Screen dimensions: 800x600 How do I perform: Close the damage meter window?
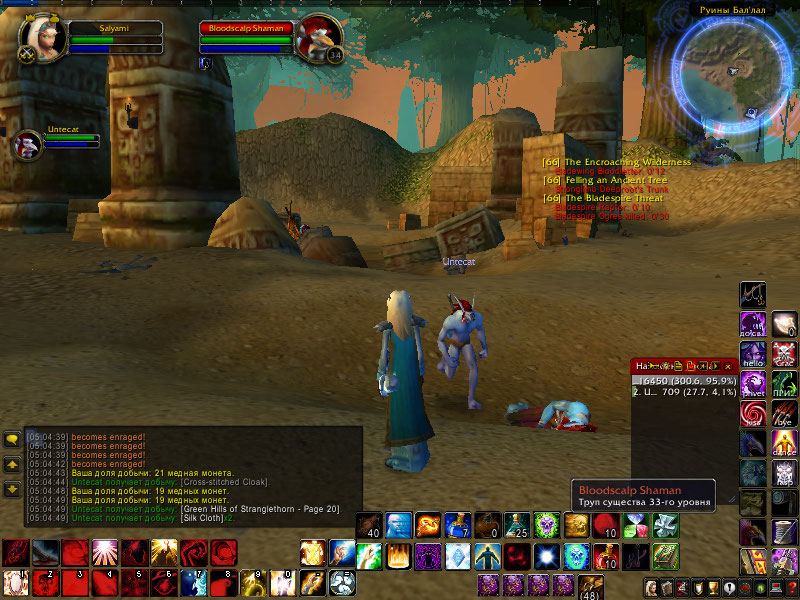coord(729,366)
